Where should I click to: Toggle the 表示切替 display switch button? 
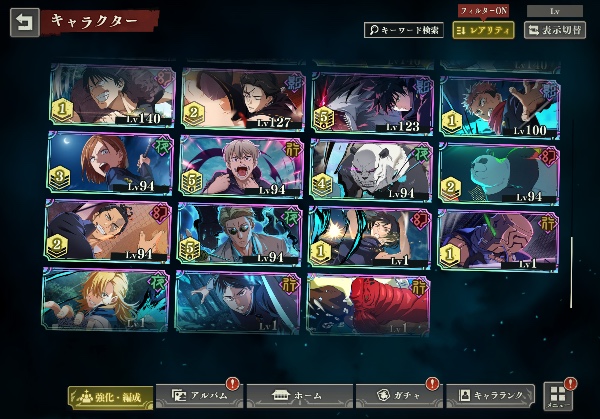(x=557, y=30)
